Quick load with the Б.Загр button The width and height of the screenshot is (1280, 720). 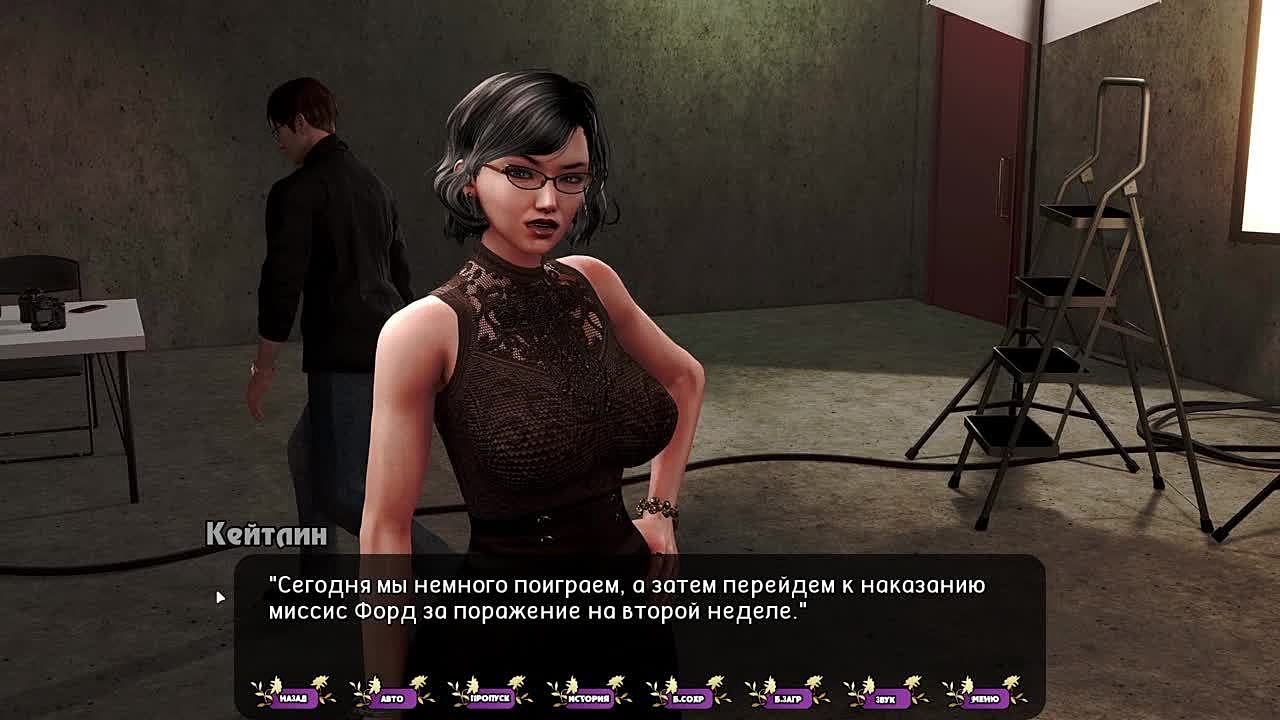pyautogui.click(x=788, y=697)
